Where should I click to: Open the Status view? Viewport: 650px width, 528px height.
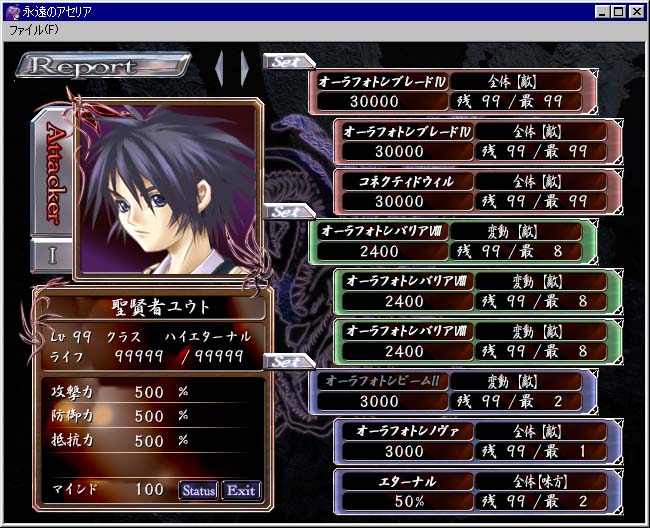click(198, 490)
